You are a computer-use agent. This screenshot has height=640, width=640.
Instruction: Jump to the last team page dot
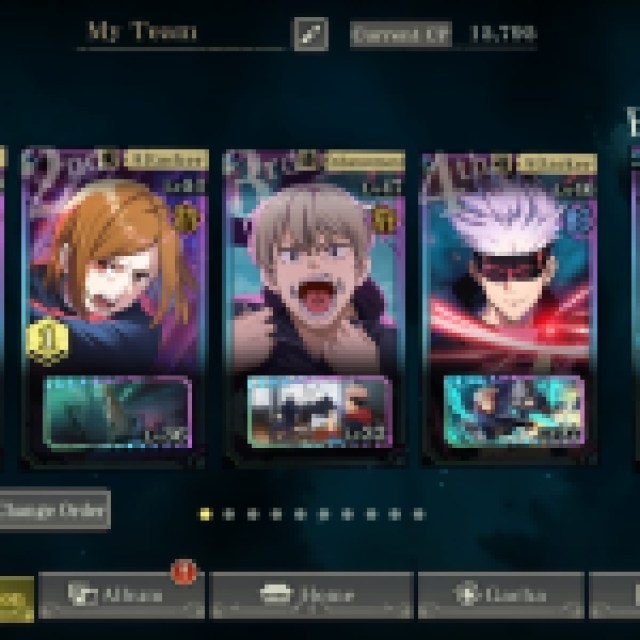419,514
